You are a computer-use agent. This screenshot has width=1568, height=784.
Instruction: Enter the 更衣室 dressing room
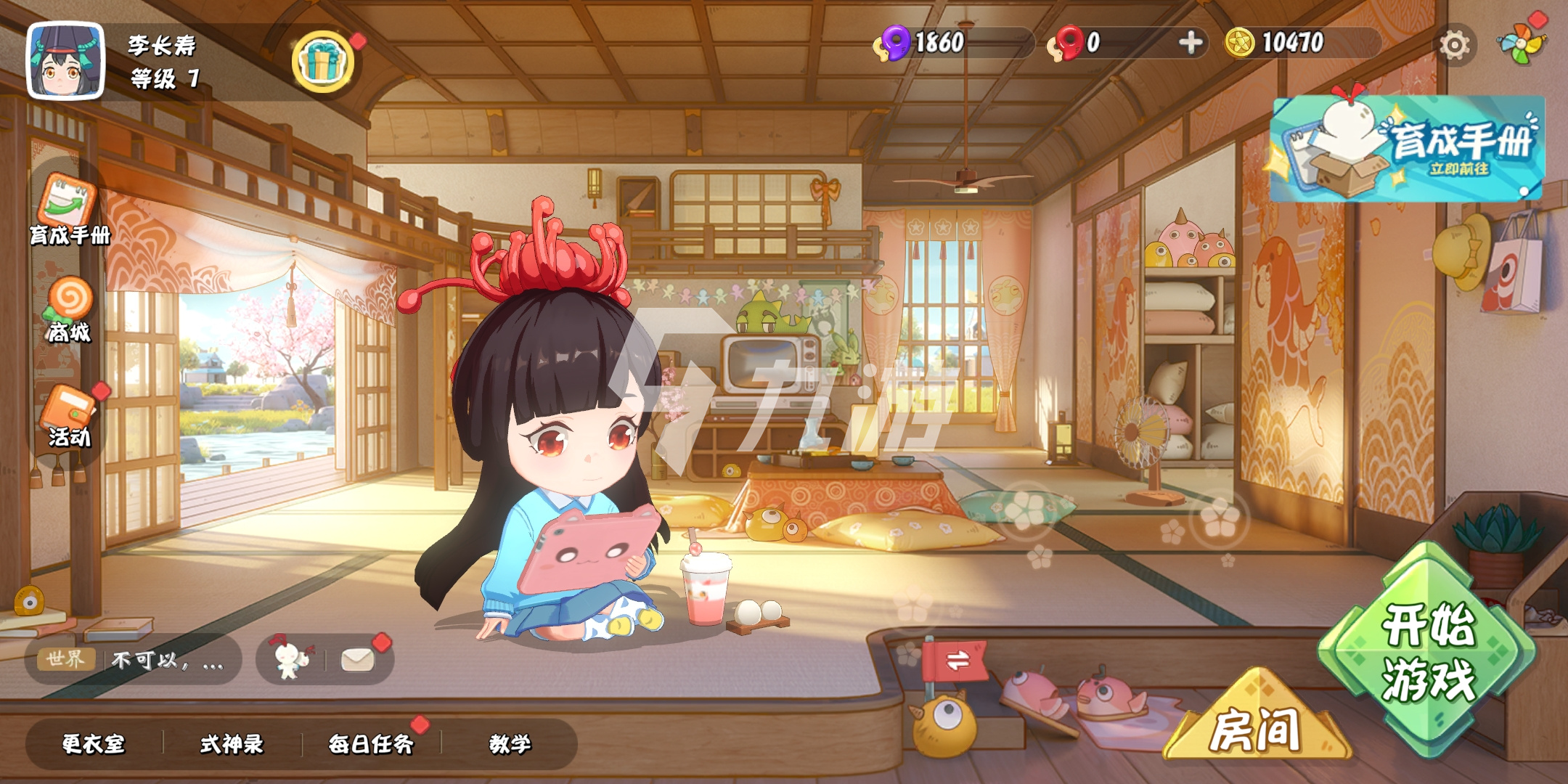point(94,744)
